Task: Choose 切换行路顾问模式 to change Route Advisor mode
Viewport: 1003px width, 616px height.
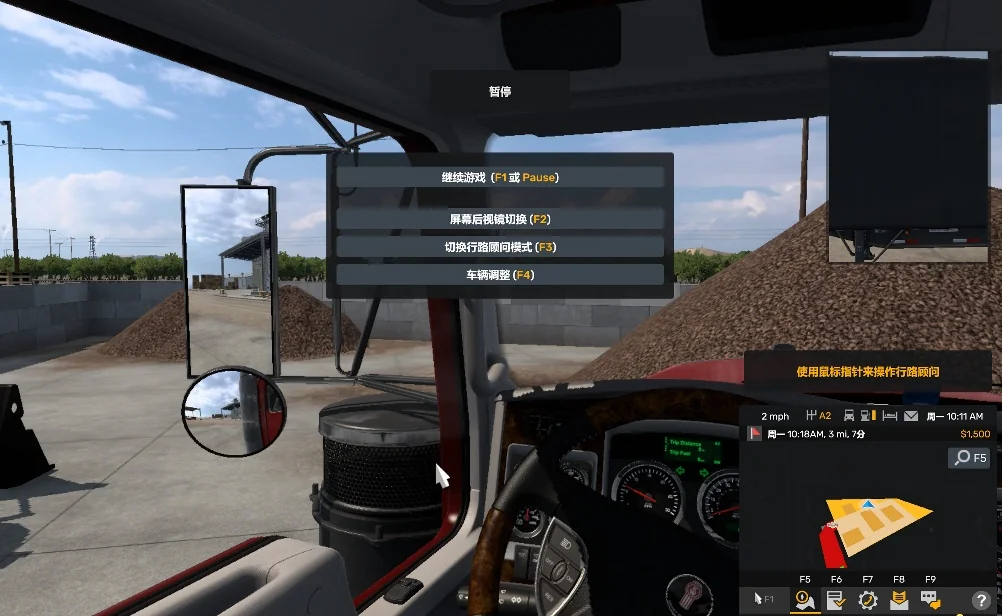Action: (500, 246)
